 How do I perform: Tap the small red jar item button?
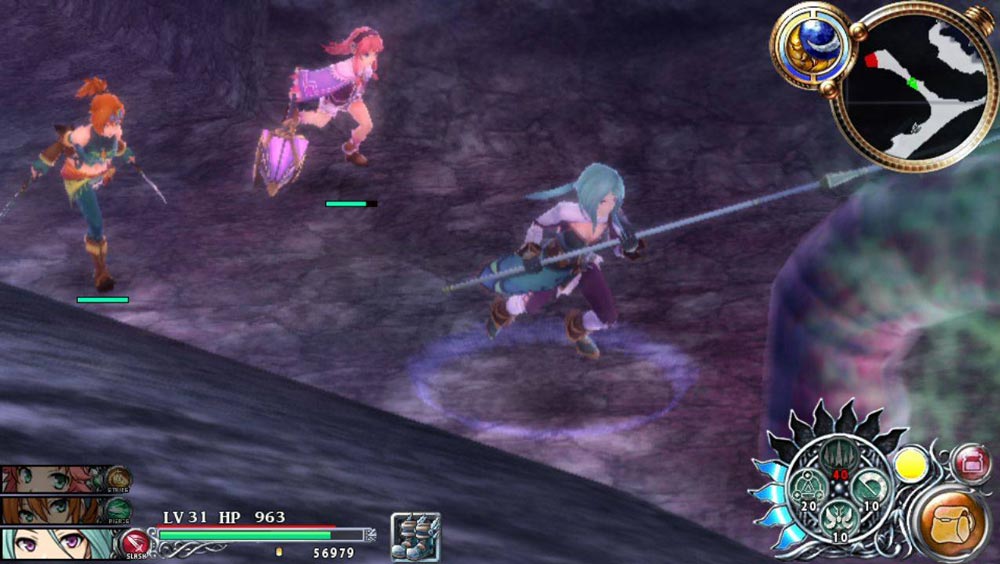pyautogui.click(x=971, y=463)
